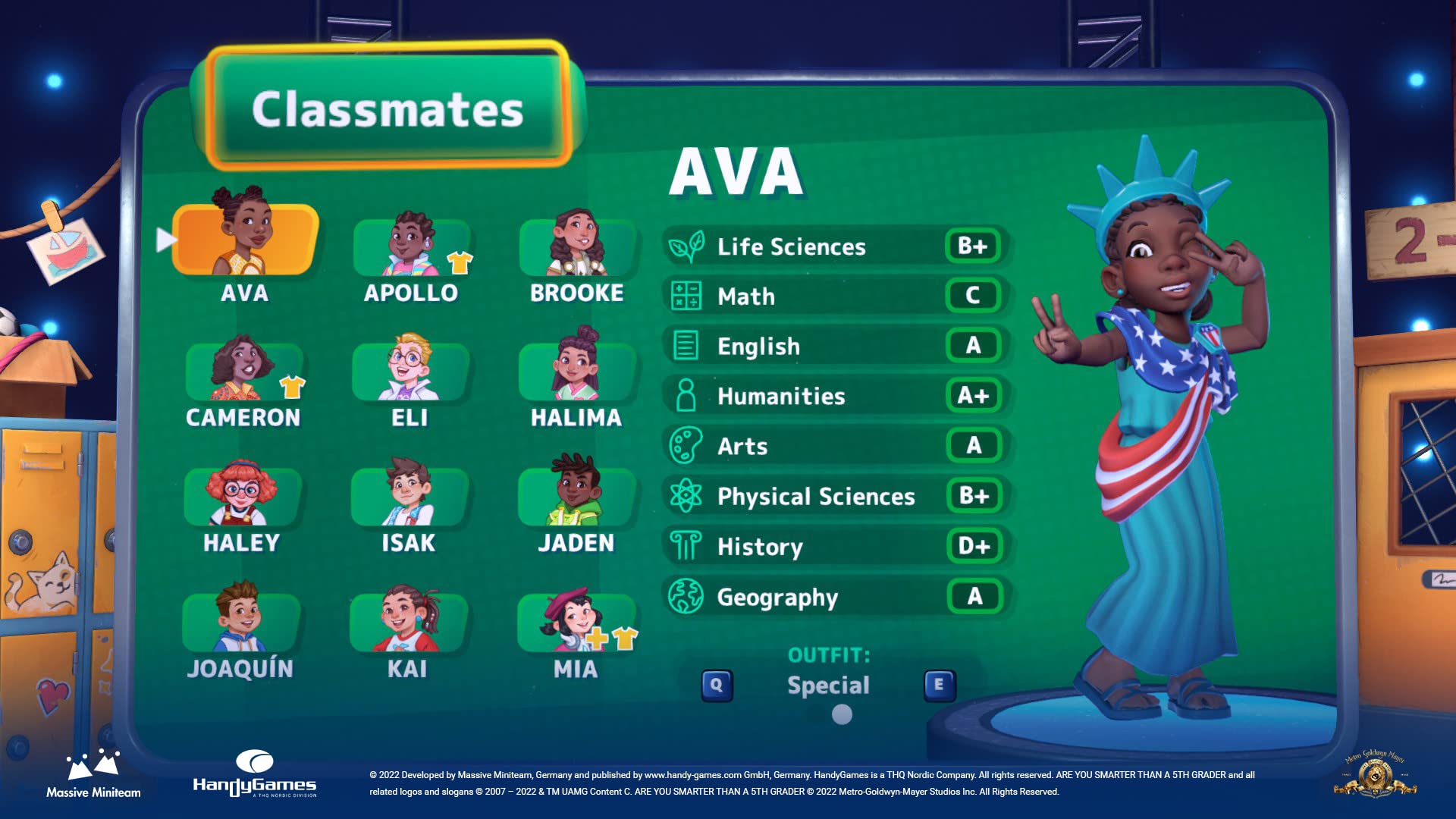
Task: Select Joaquín's portrait thumbnail
Action: coord(243,622)
